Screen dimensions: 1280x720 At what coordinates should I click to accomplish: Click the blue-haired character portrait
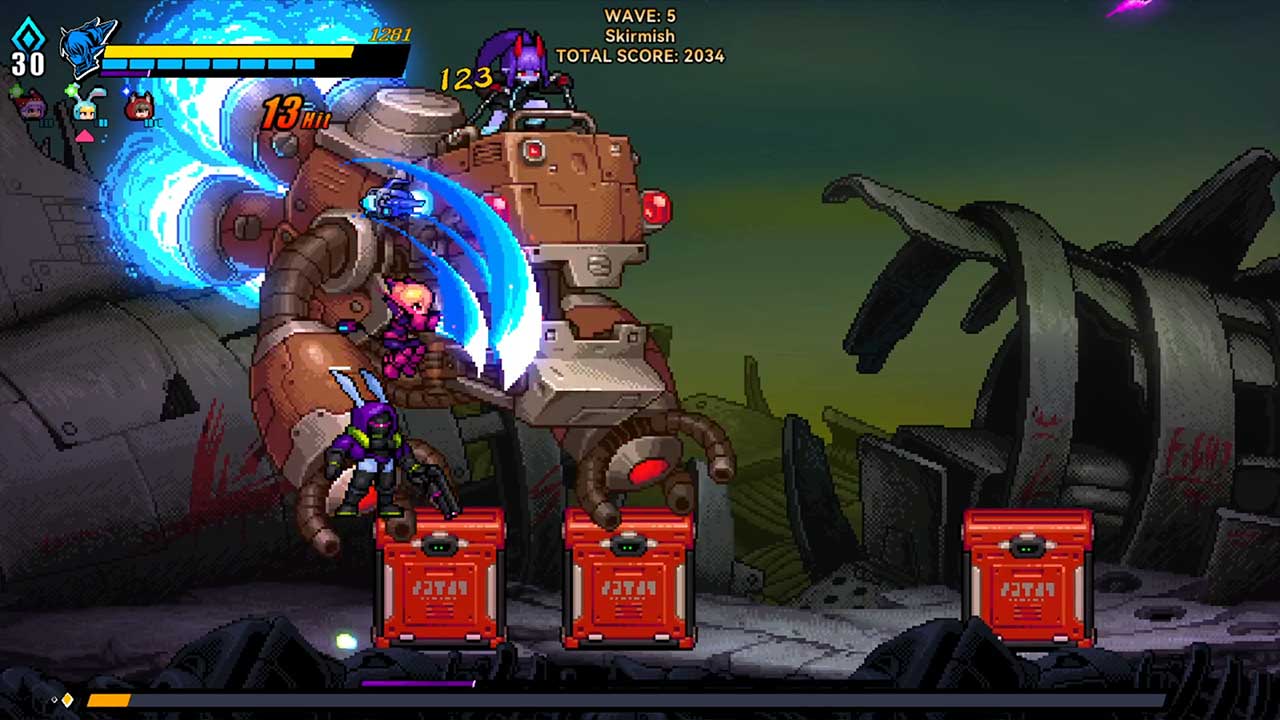point(86,47)
